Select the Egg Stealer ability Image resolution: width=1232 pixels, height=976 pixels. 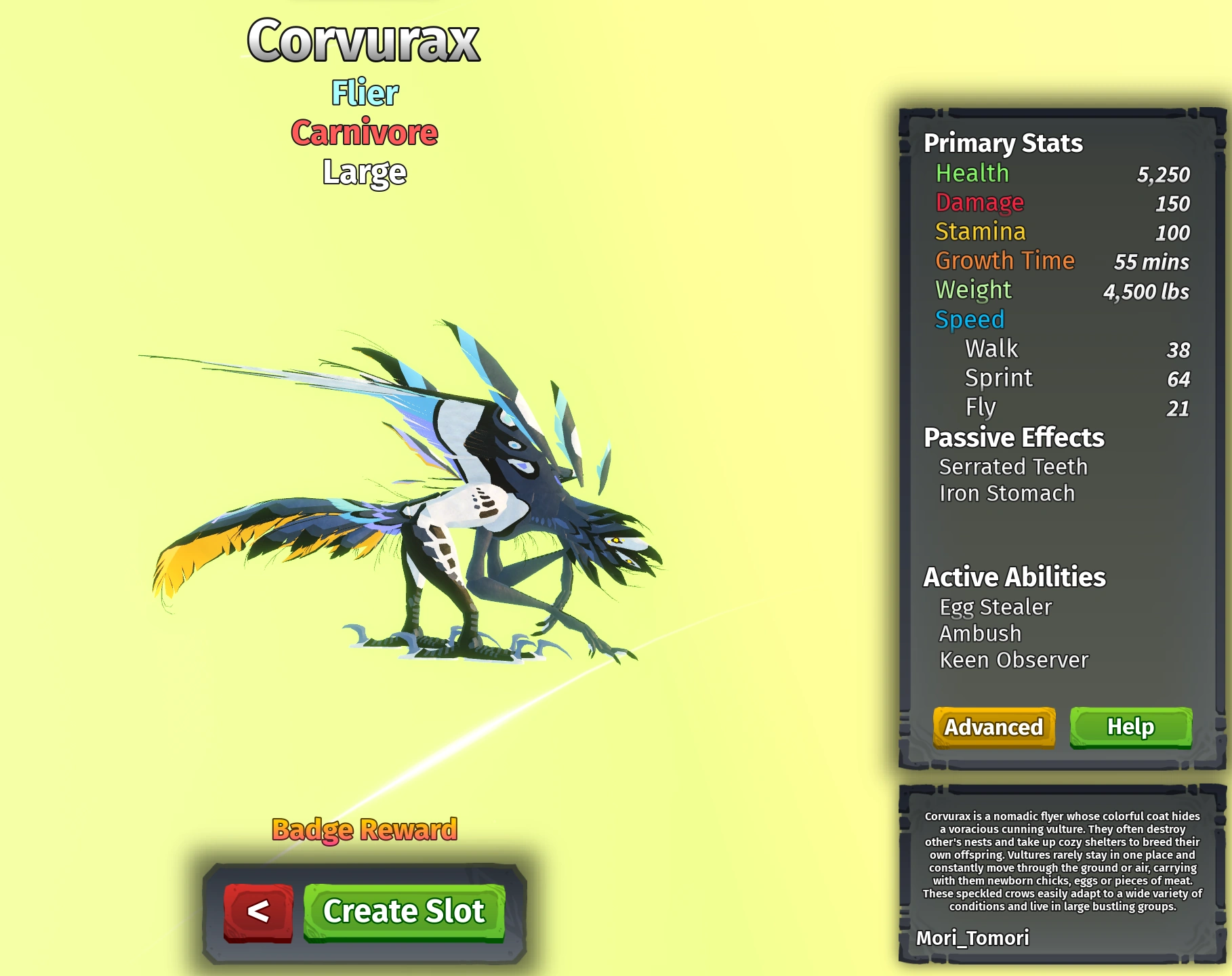995,607
